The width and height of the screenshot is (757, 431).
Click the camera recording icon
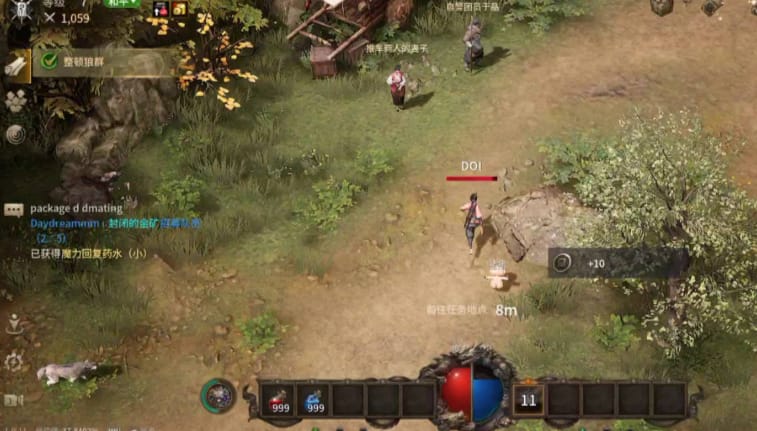click(x=14, y=400)
